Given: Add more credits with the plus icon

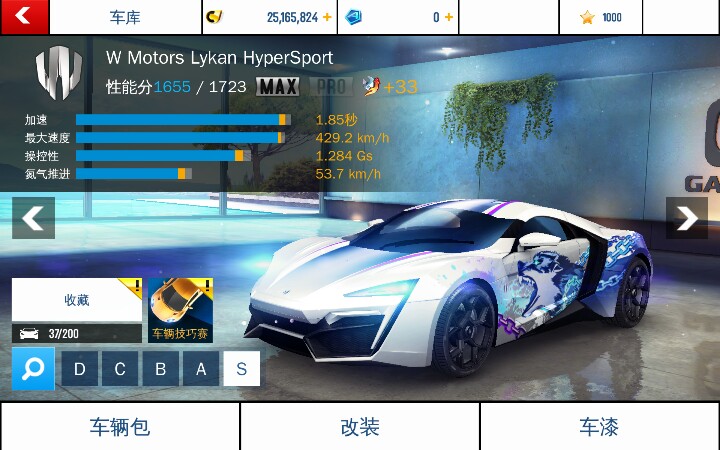Looking at the screenshot, I should tap(326, 17).
